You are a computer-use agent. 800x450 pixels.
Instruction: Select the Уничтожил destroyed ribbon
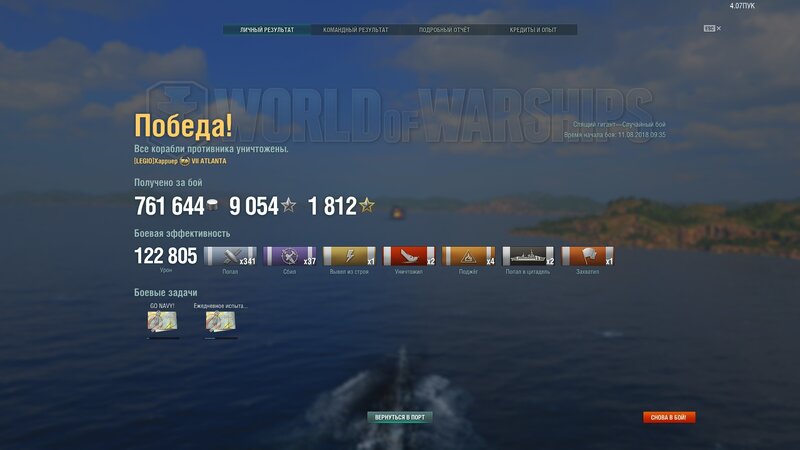pos(408,256)
